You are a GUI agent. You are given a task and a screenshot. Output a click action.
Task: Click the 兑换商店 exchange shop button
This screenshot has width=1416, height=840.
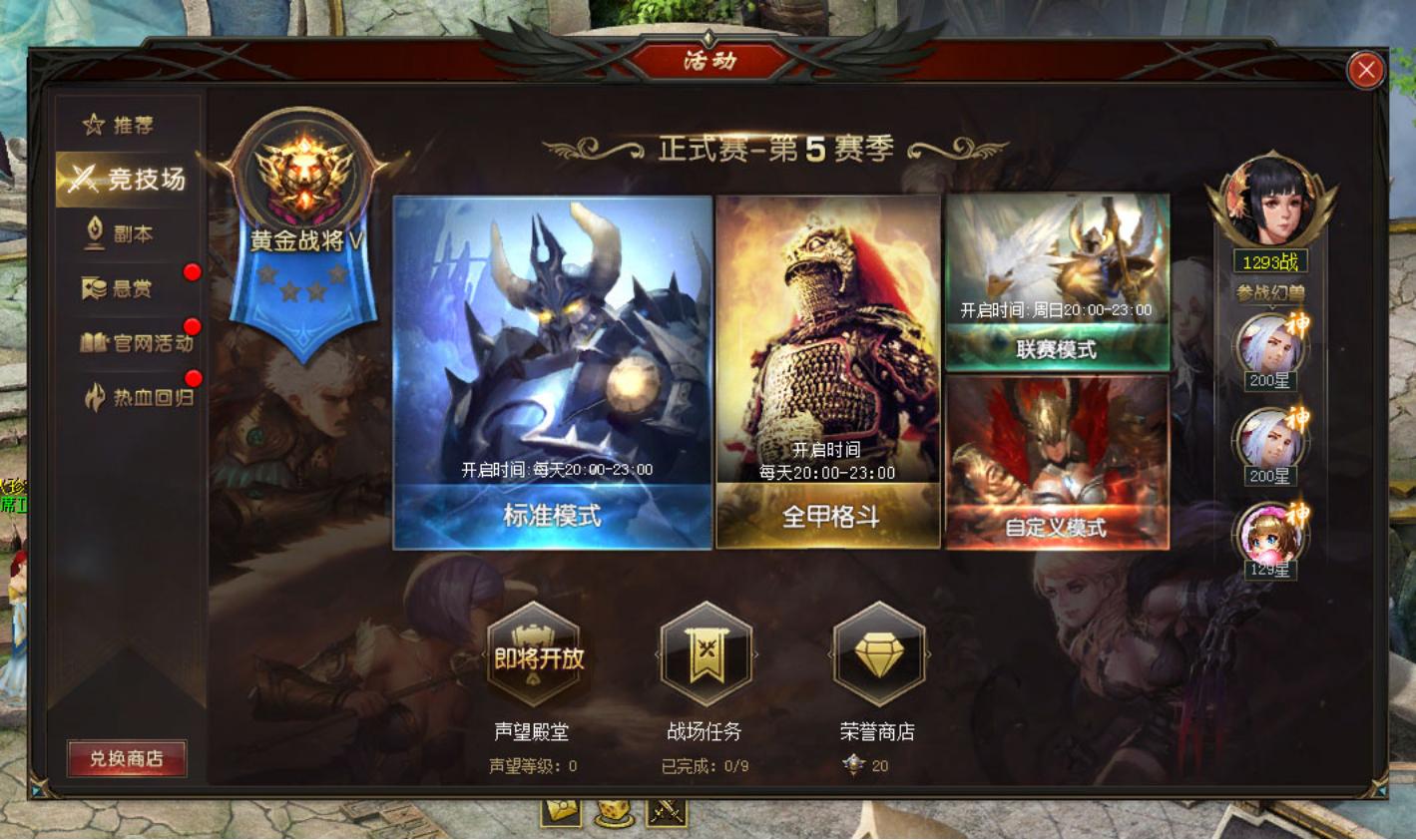tap(126, 758)
